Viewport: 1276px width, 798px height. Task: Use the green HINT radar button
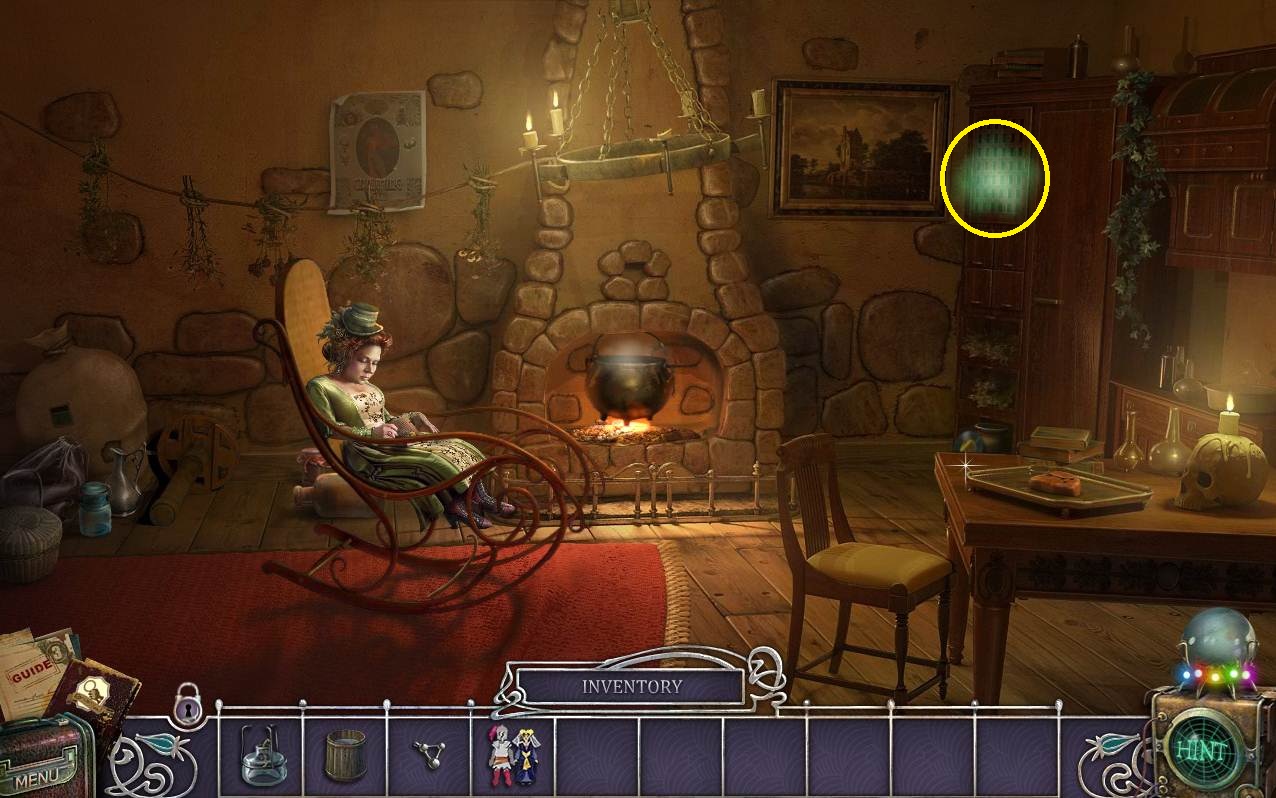click(1200, 750)
